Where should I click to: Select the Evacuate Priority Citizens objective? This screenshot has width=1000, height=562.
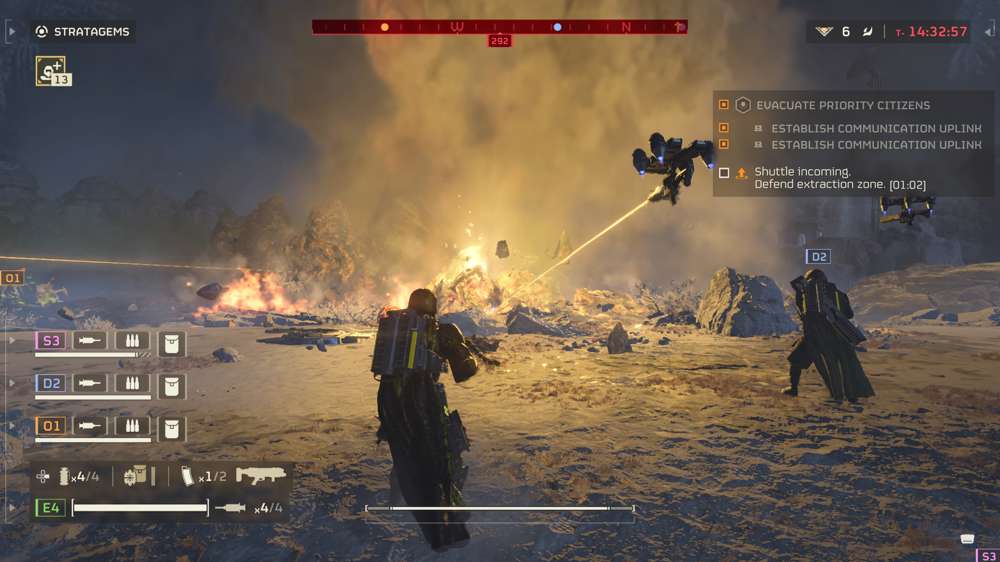843,105
